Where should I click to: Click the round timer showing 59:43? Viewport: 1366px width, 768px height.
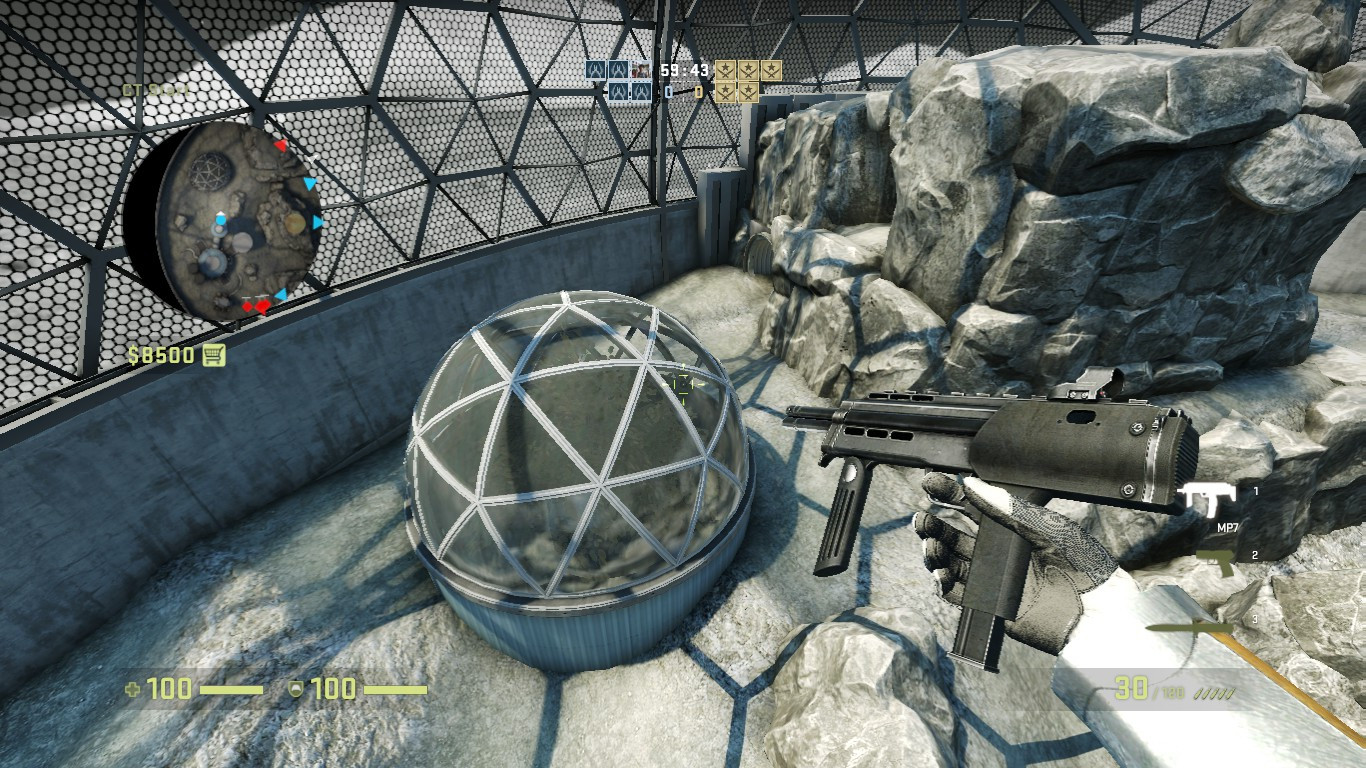pos(683,69)
